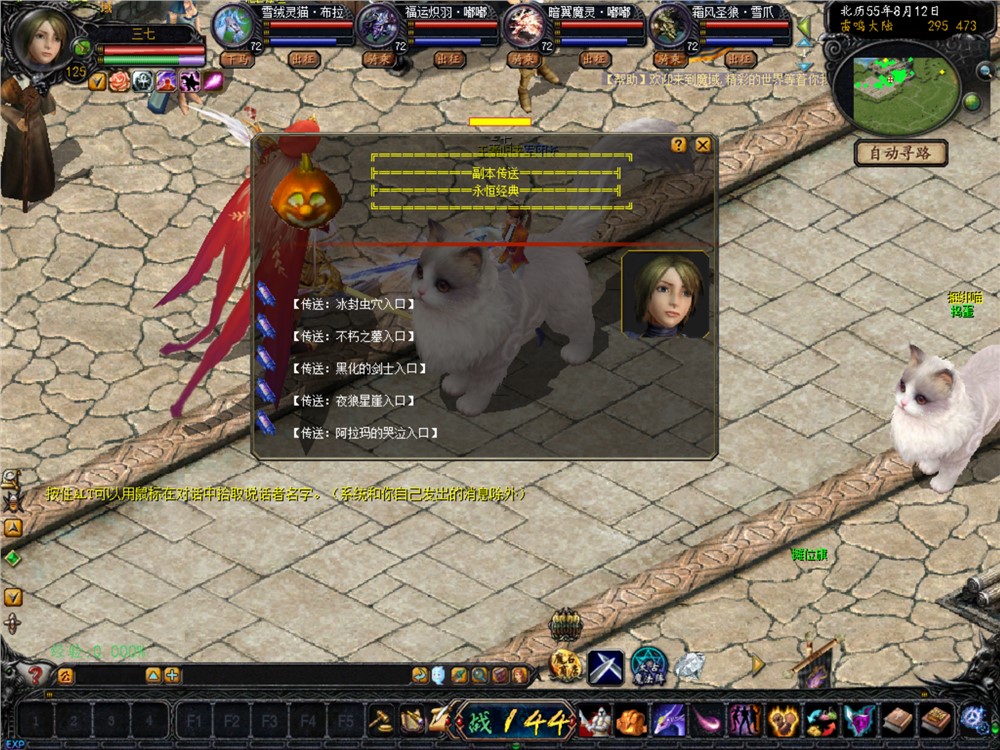
Task: Open the red question mark help button
Action: pyautogui.click(x=37, y=675)
